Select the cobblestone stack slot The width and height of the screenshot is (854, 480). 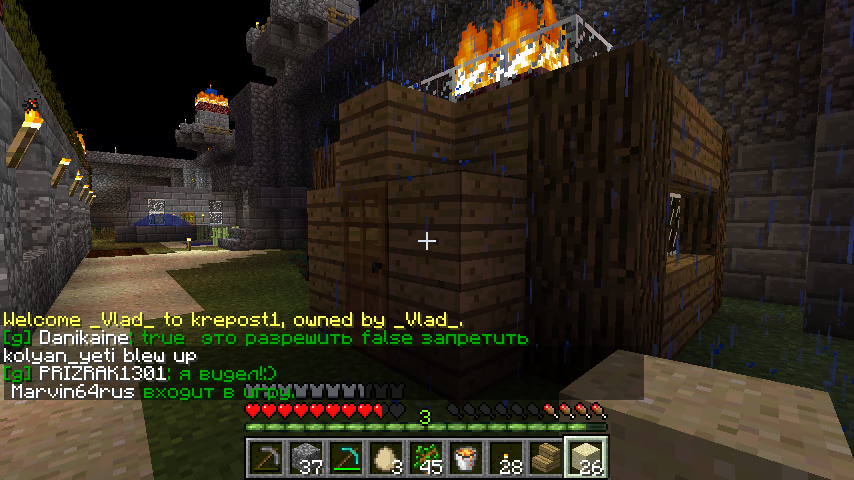click(306, 457)
